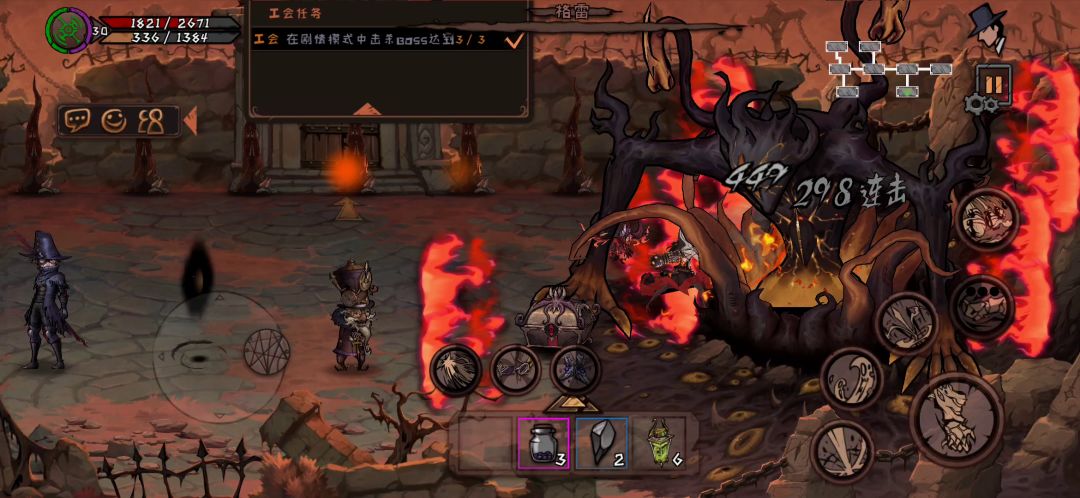The height and width of the screenshot is (498, 1080).
Task: Open the dungeon room minimap
Action: [x=886, y=68]
